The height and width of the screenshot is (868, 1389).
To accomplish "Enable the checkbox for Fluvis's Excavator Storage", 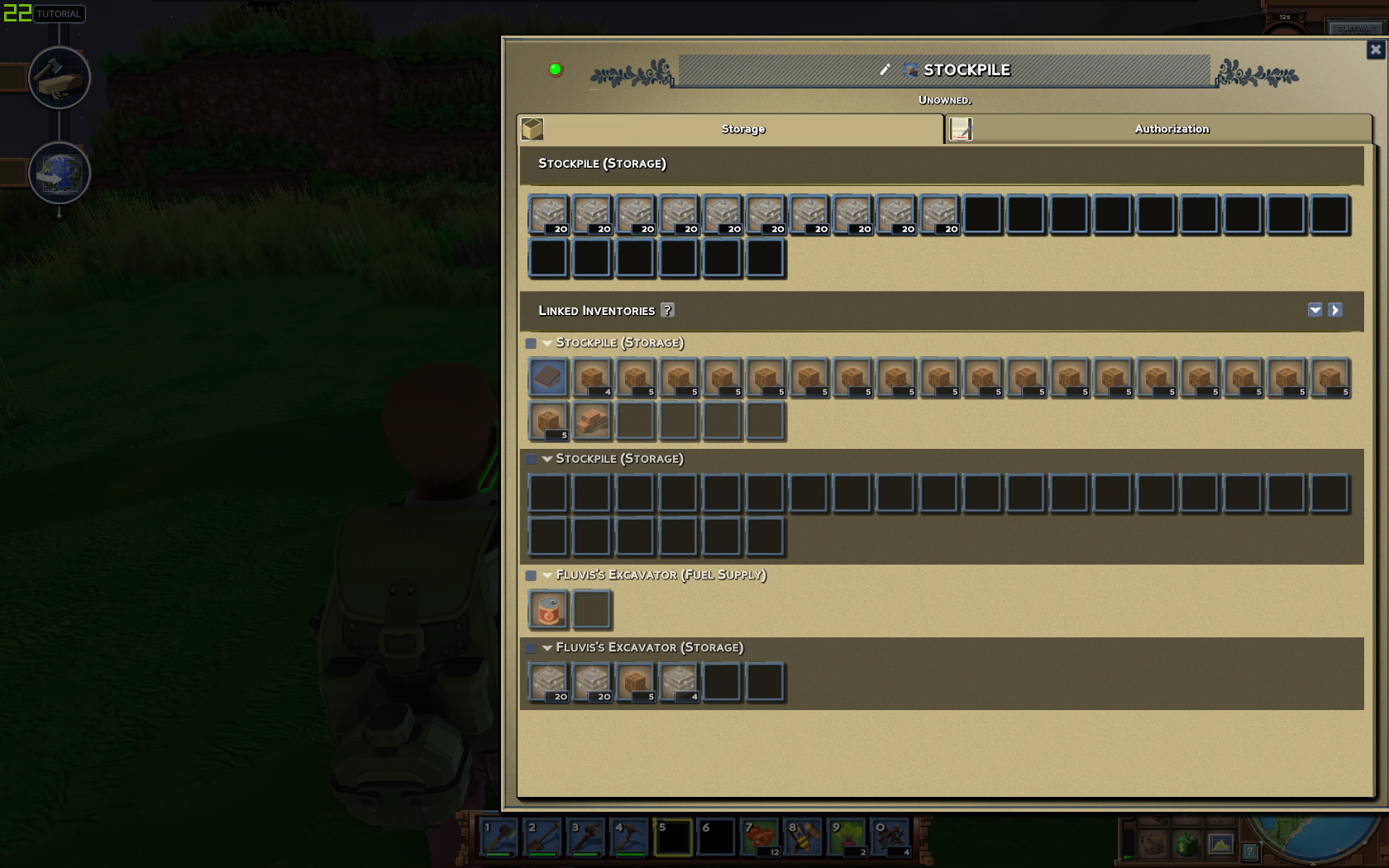I will click(x=530, y=648).
